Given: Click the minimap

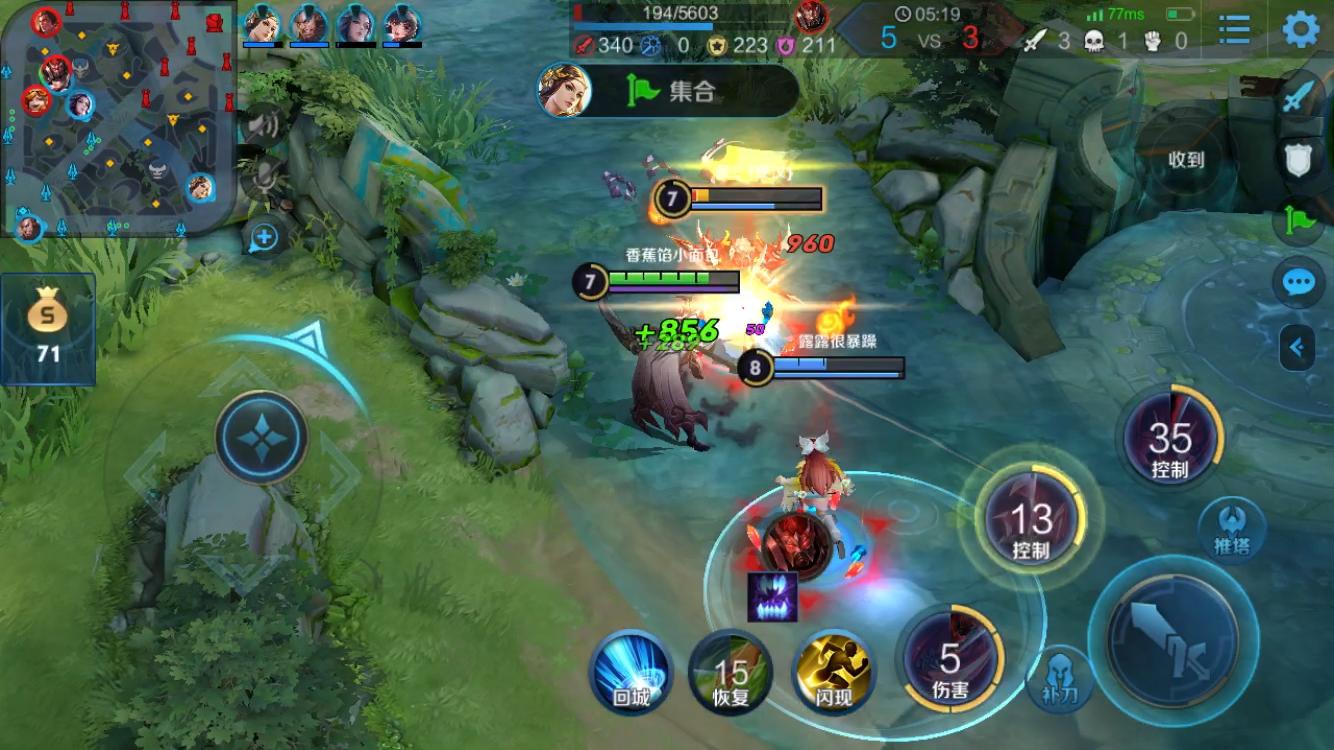Looking at the screenshot, I should tap(118, 118).
